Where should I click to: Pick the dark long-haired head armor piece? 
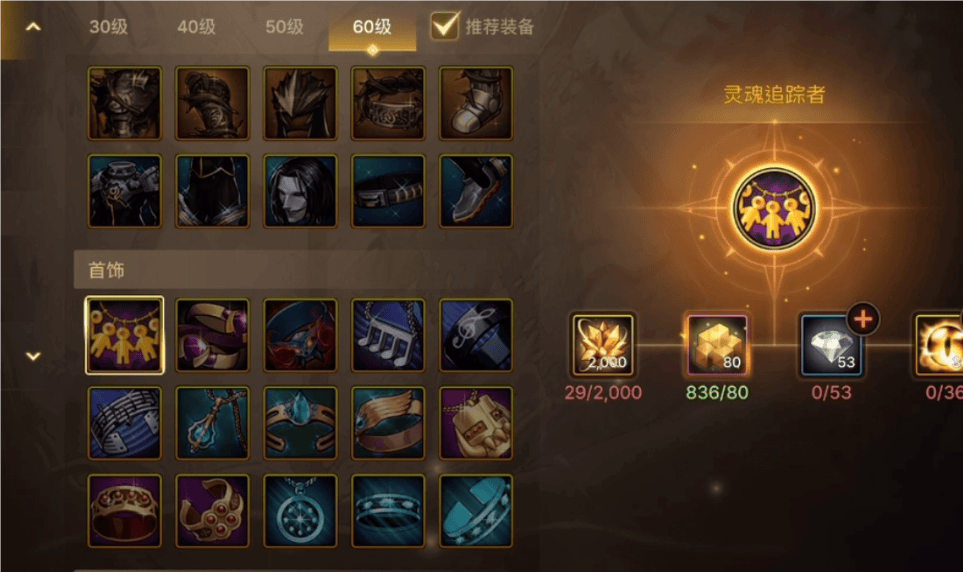(300, 191)
